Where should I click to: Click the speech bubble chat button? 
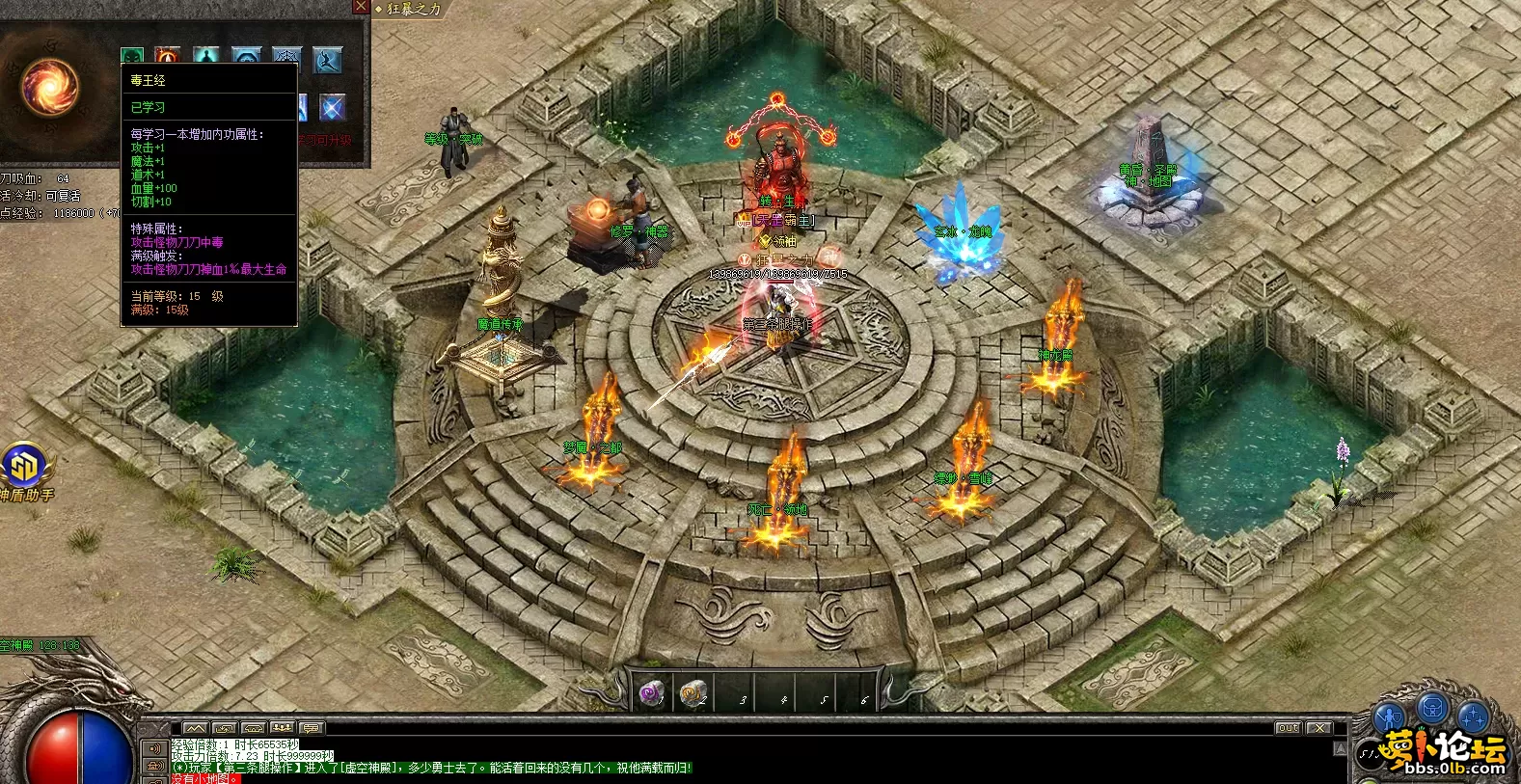[311, 727]
